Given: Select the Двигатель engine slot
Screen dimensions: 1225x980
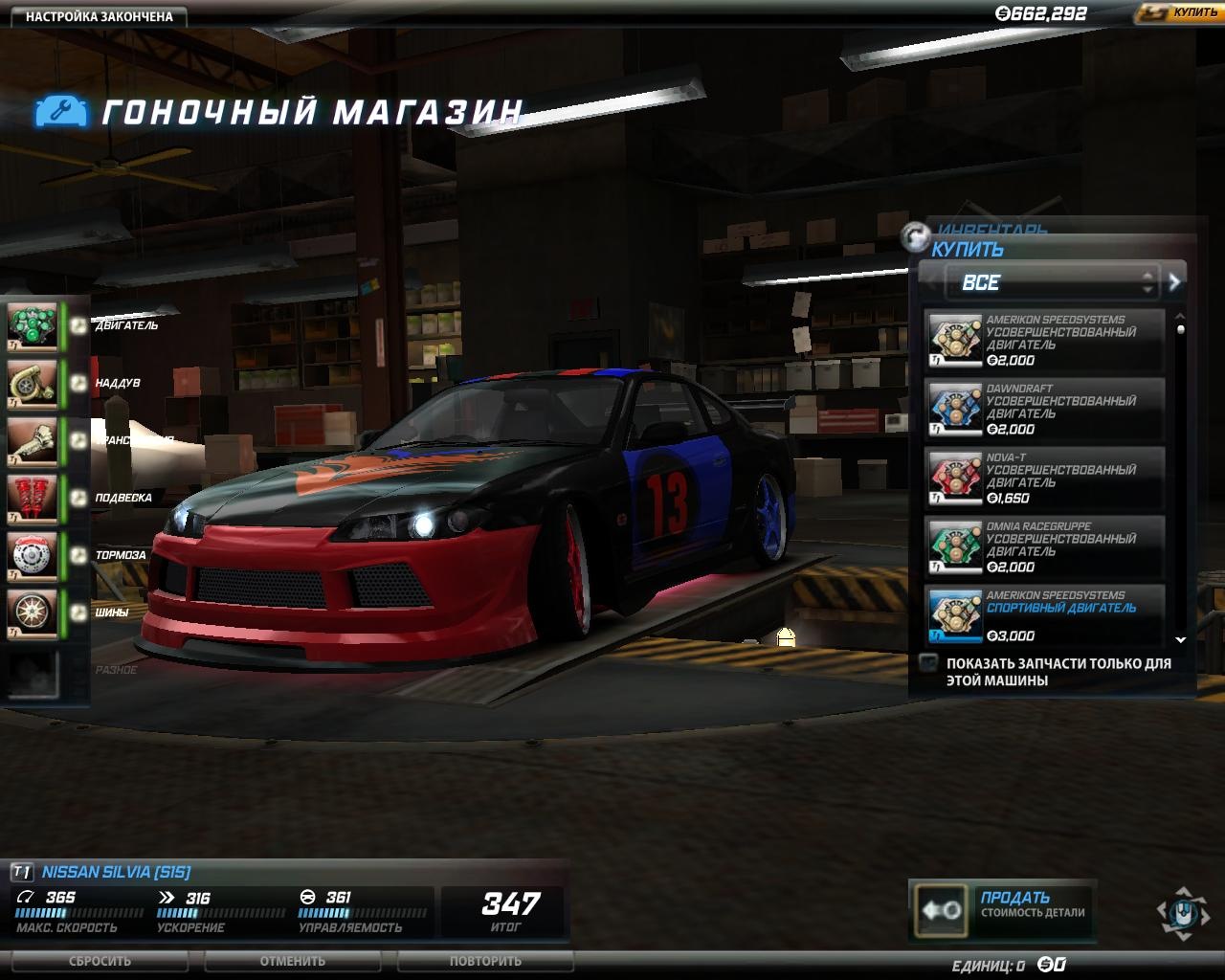Looking at the screenshot, I should pos(33,326).
